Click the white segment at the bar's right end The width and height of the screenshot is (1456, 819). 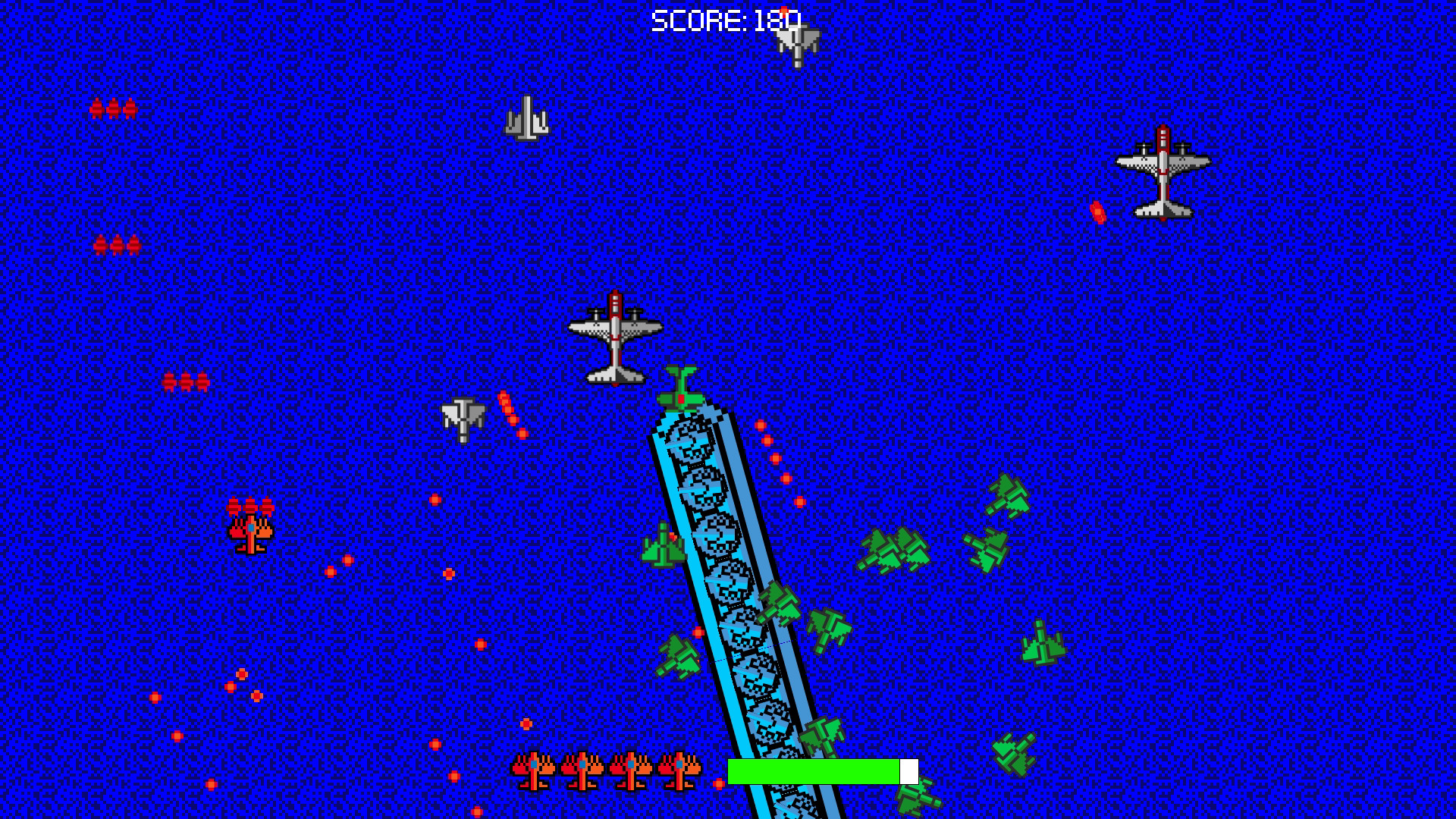pyautogui.click(x=908, y=770)
